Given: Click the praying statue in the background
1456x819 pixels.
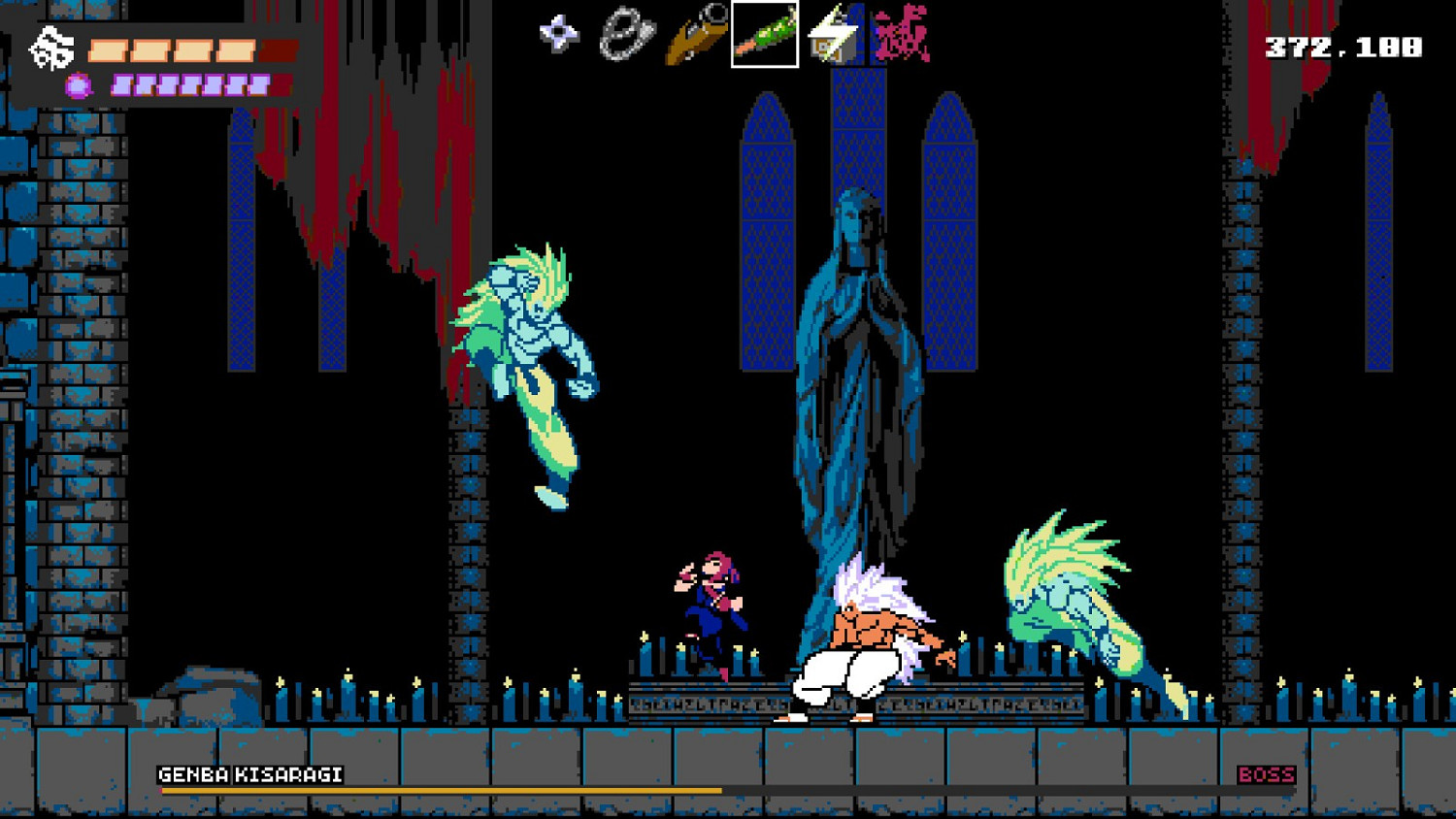Looking at the screenshot, I should coord(859,388).
